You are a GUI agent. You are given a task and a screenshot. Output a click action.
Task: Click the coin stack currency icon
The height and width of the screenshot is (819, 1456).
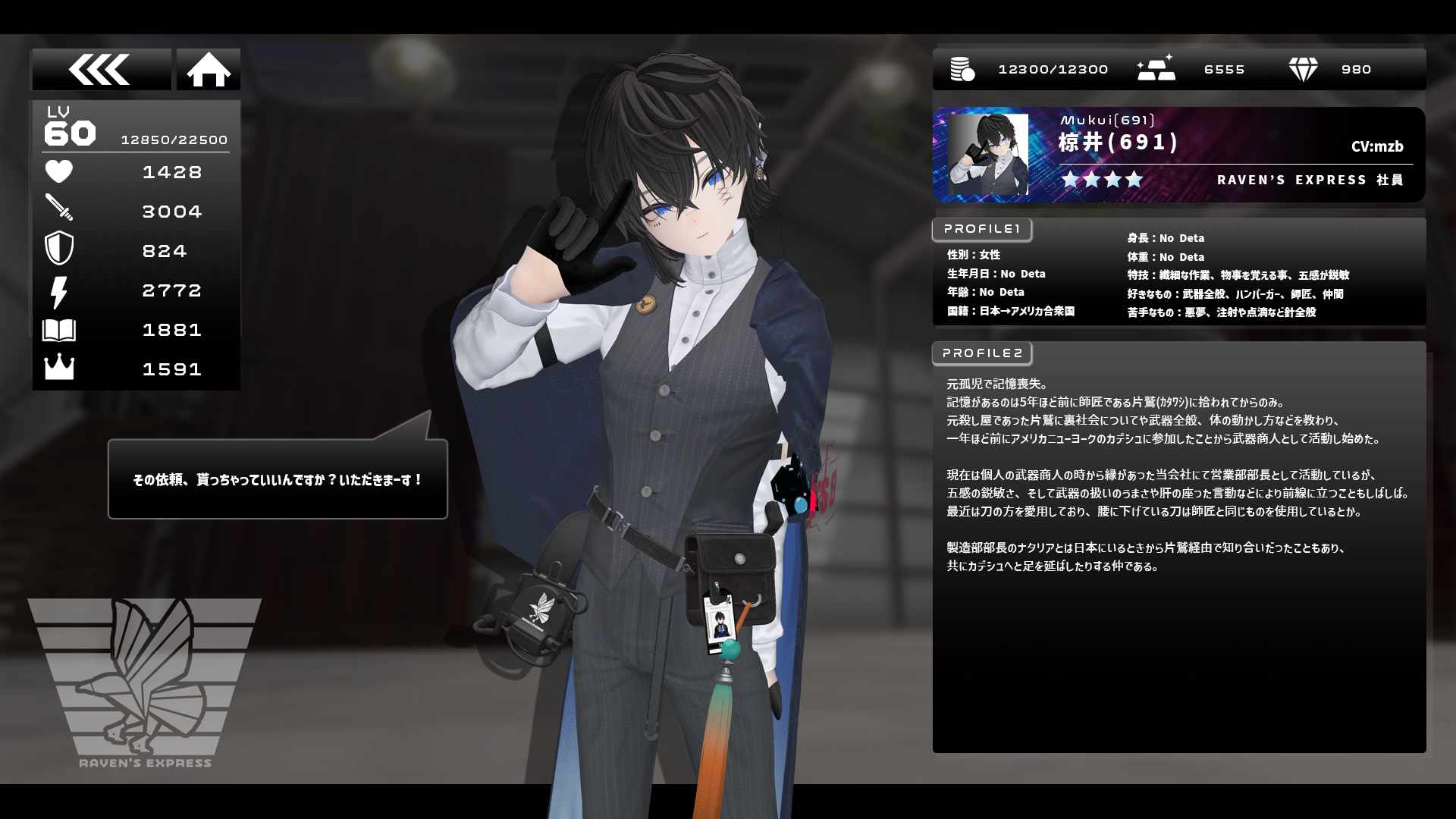point(962,70)
